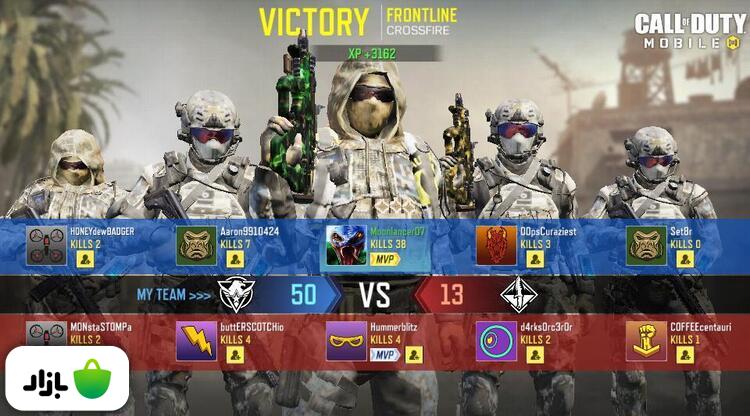This screenshot has height=416, width=750.
Task: Add d4rksOrc3rOr as a friend
Action: (534, 355)
